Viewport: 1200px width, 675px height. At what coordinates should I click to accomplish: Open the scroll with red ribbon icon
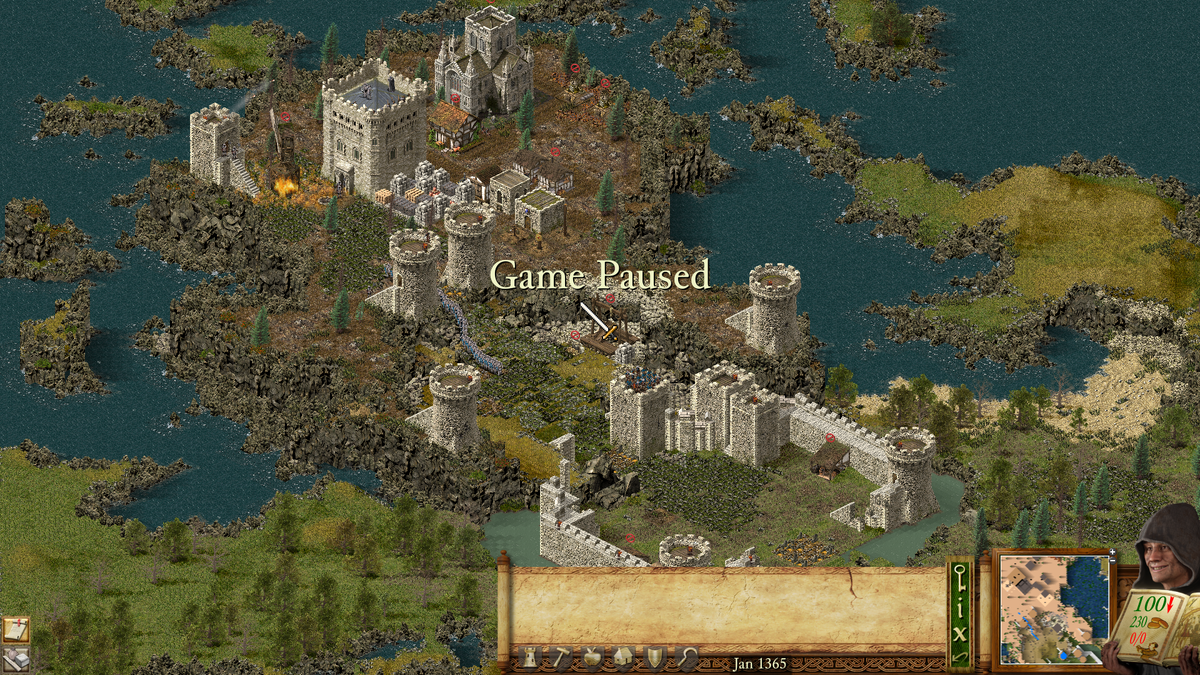tap(15, 629)
